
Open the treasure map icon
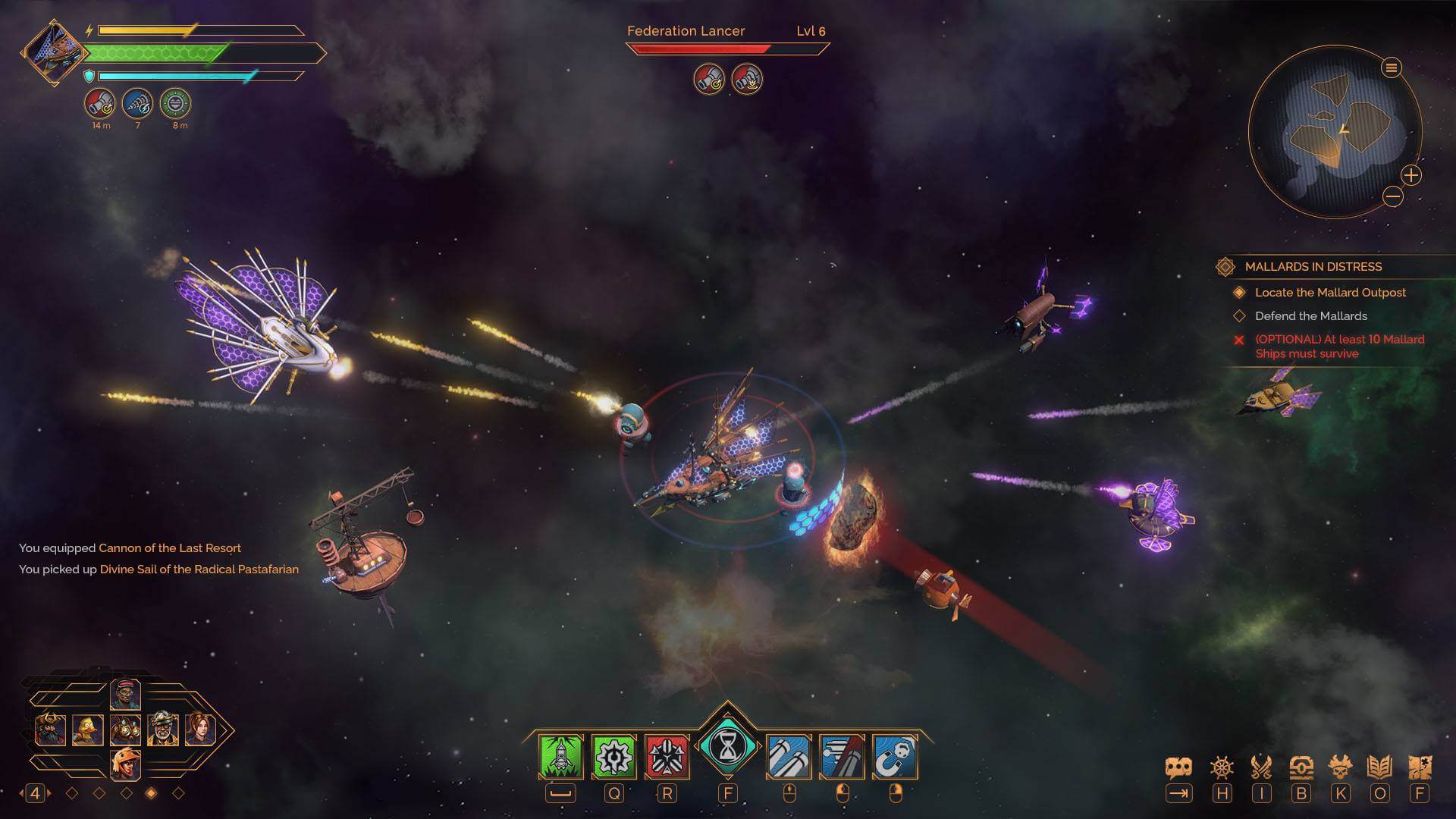pyautogui.click(x=1420, y=767)
